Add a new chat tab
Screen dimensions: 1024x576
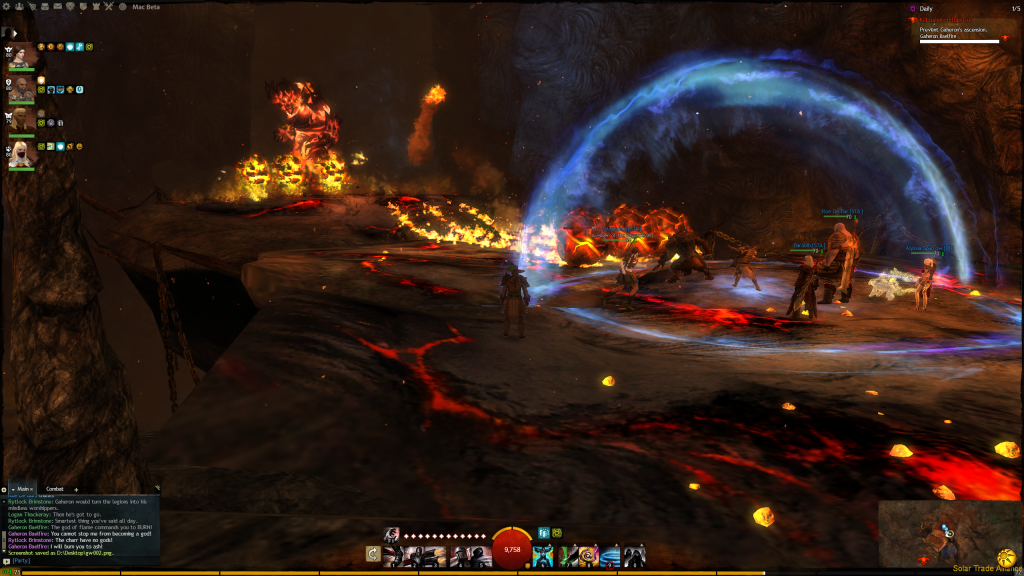(x=77, y=489)
